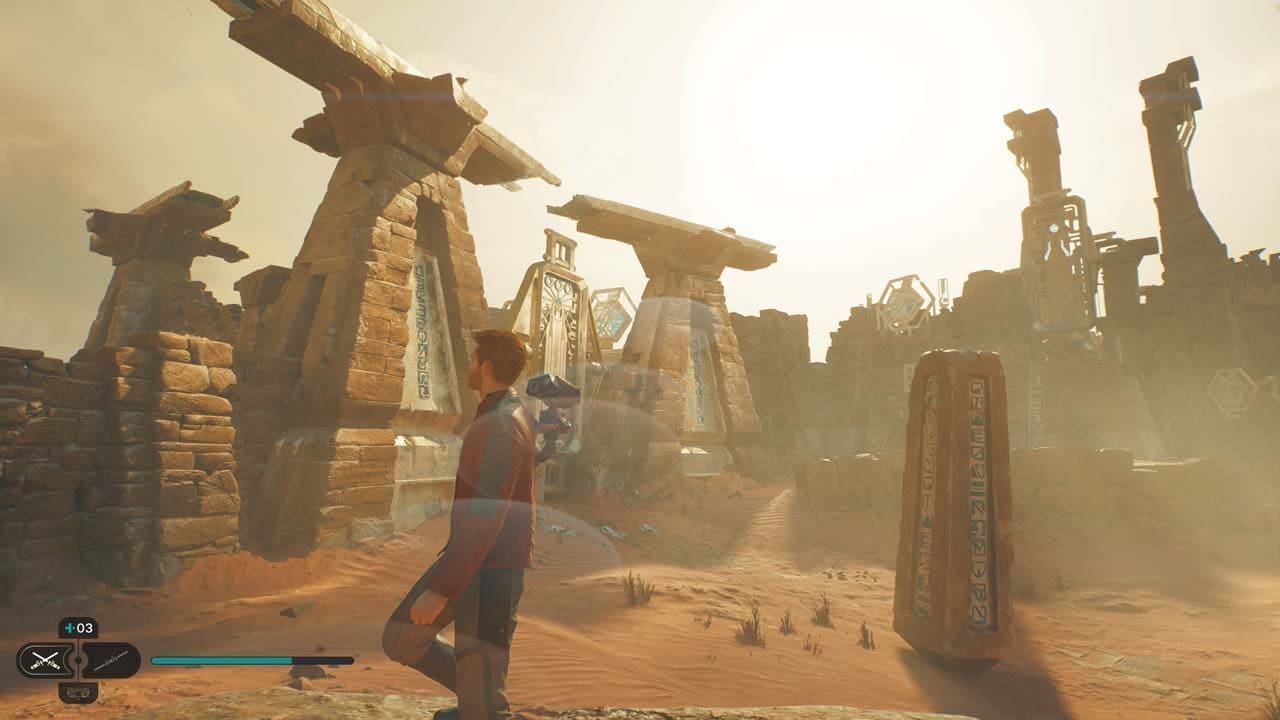The image size is (1280, 720).
Task: Click the stim canister counter showing +03
Action: click(x=78, y=627)
